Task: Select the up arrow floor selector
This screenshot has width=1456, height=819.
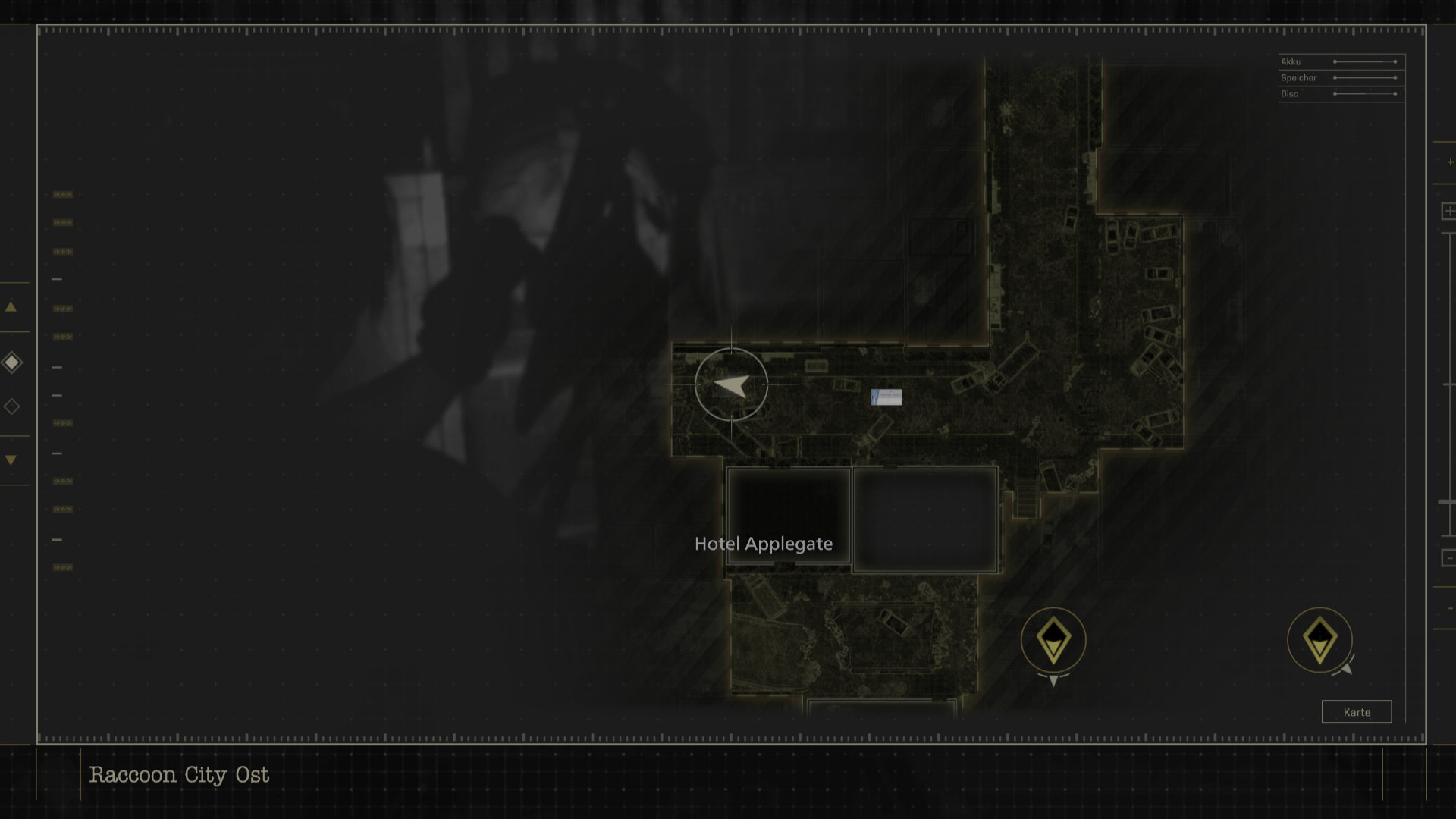Action: pyautogui.click(x=11, y=307)
